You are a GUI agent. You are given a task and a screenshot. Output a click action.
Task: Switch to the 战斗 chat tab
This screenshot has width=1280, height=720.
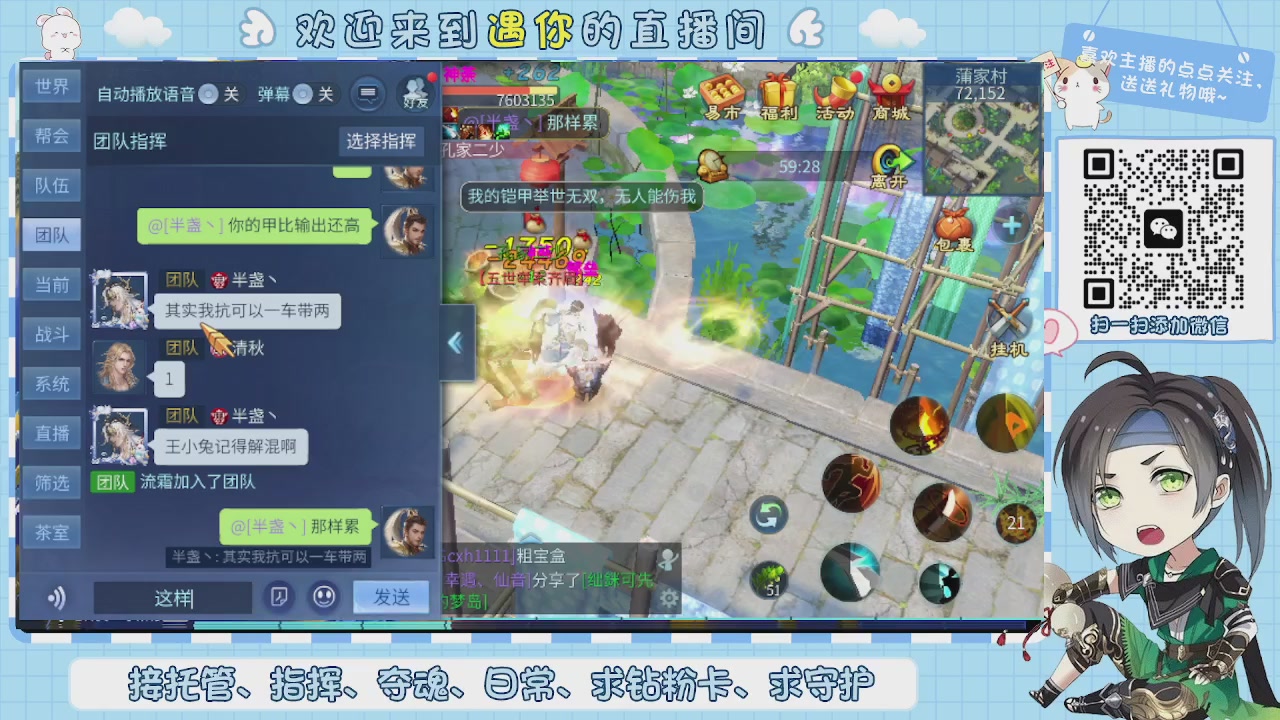pos(51,334)
